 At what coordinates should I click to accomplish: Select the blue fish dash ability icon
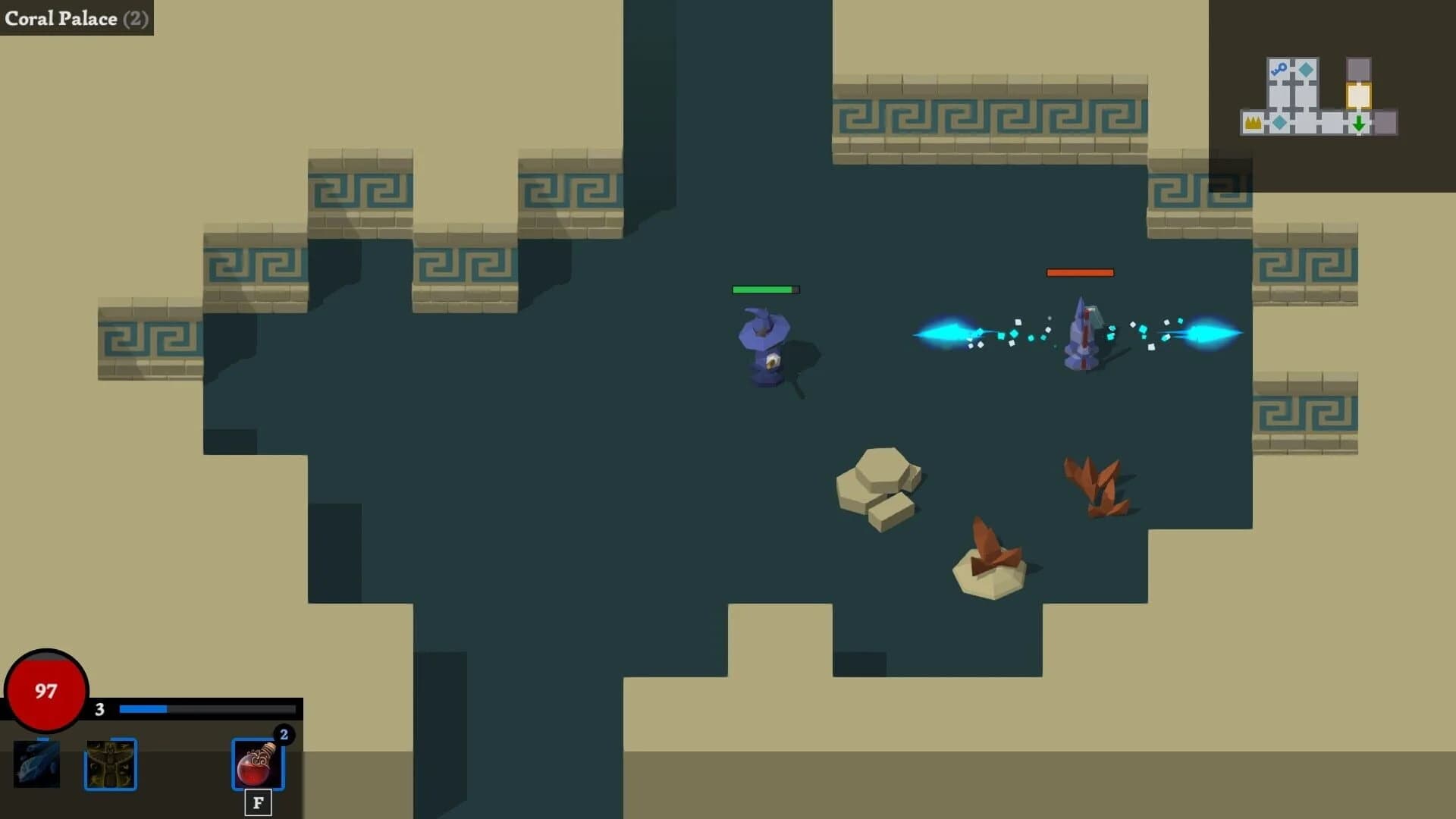pos(36,764)
